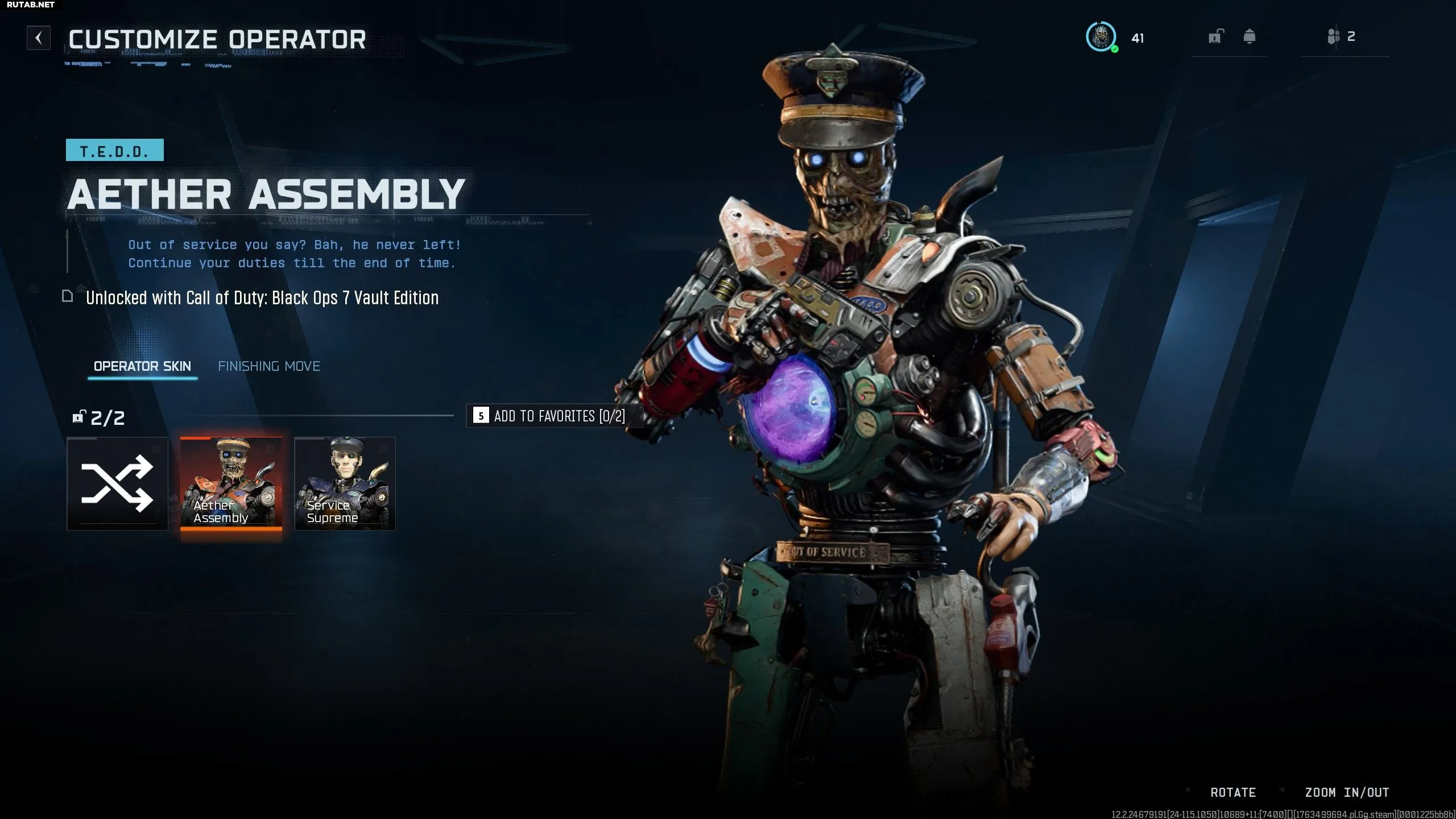Click the unlock padlock icon in top bar
Viewport: 1456px width, 819px height.
pos(1215,38)
